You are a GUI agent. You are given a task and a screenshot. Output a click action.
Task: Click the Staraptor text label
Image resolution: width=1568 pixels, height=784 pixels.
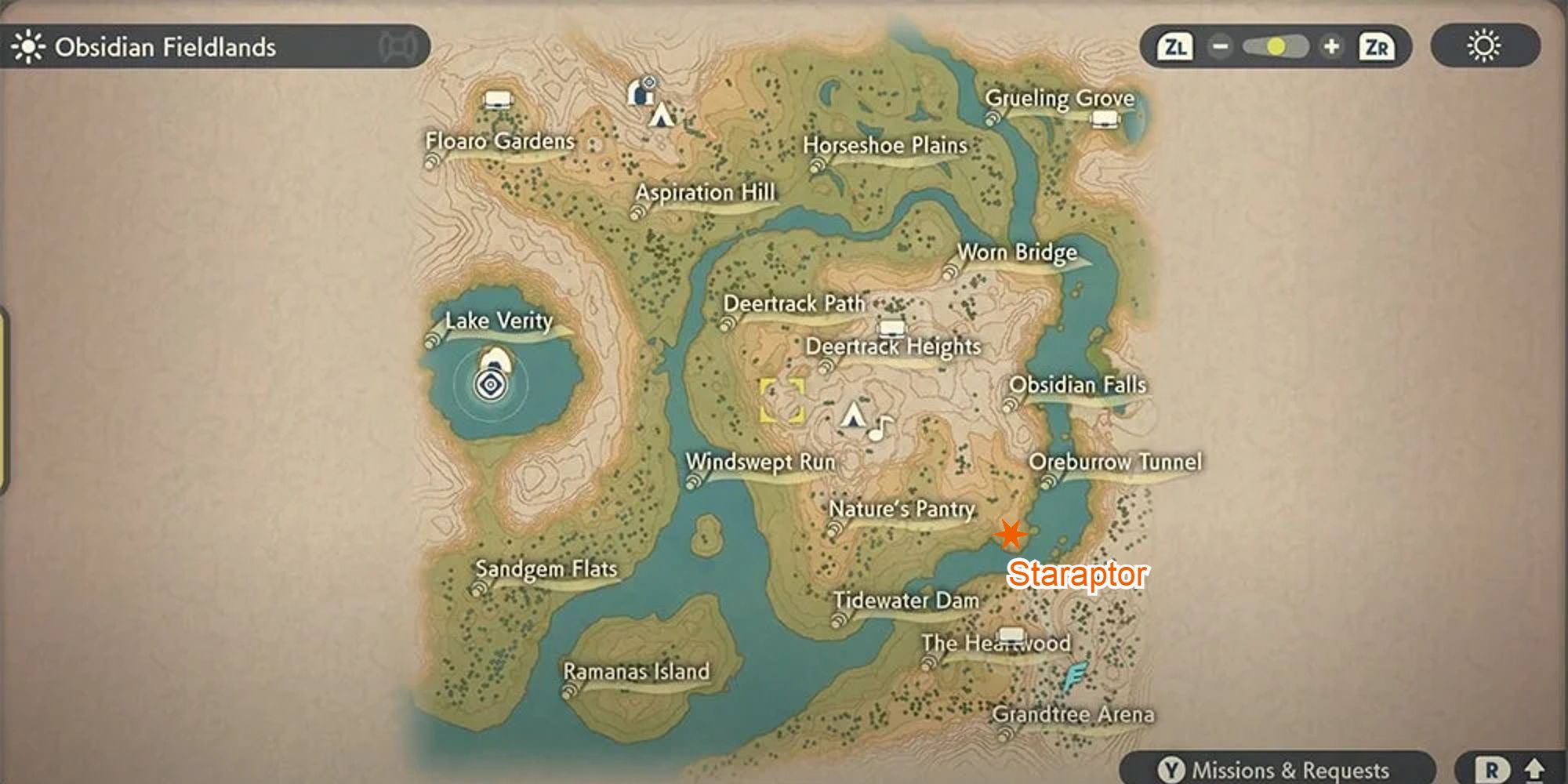point(1077,575)
